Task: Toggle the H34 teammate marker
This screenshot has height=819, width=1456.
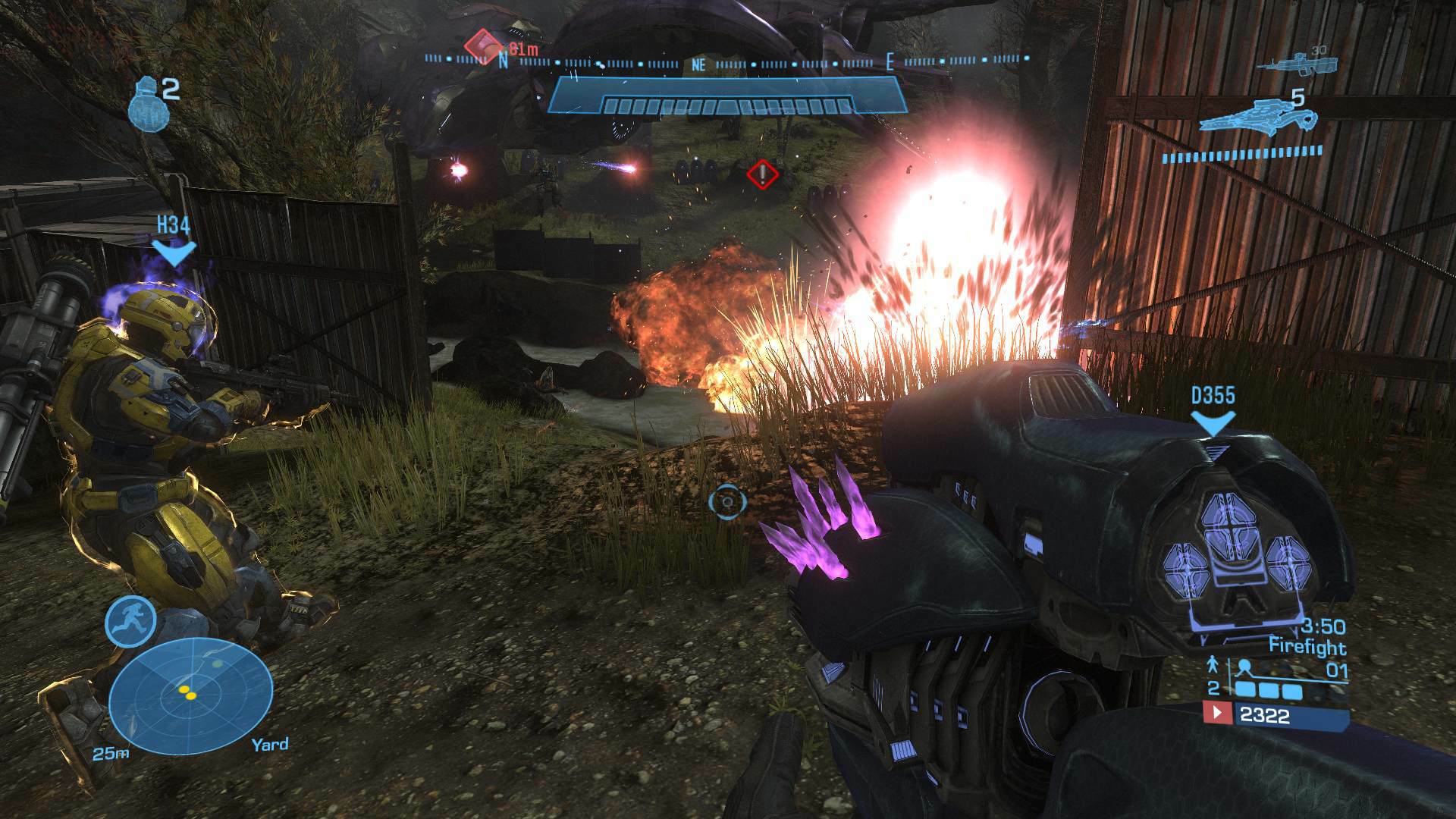Action: coord(174,224)
